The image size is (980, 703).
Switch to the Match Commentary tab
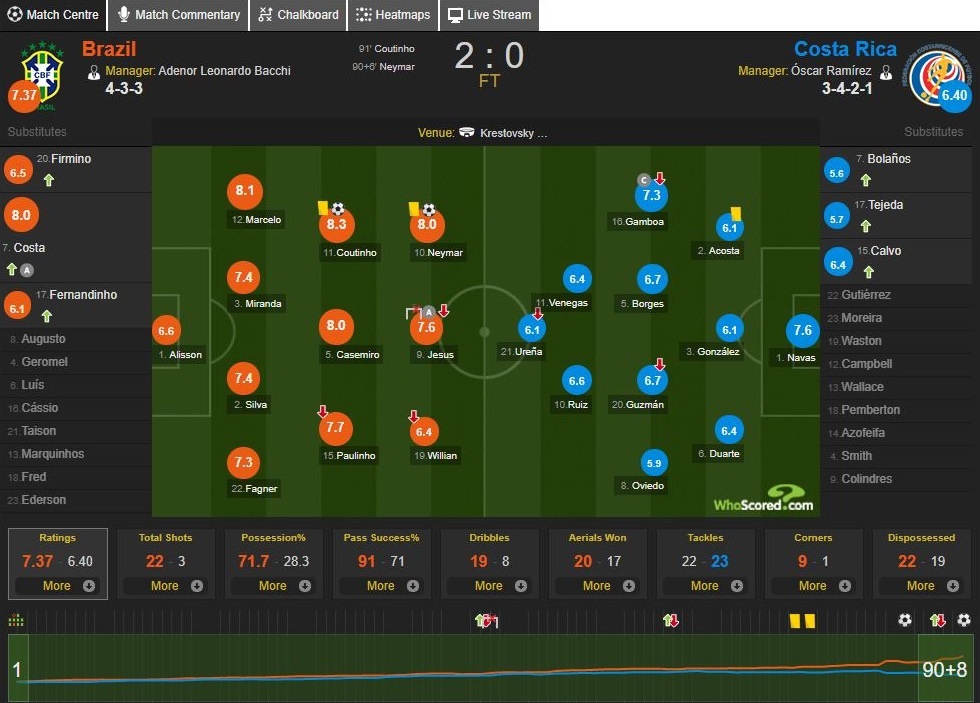point(179,15)
